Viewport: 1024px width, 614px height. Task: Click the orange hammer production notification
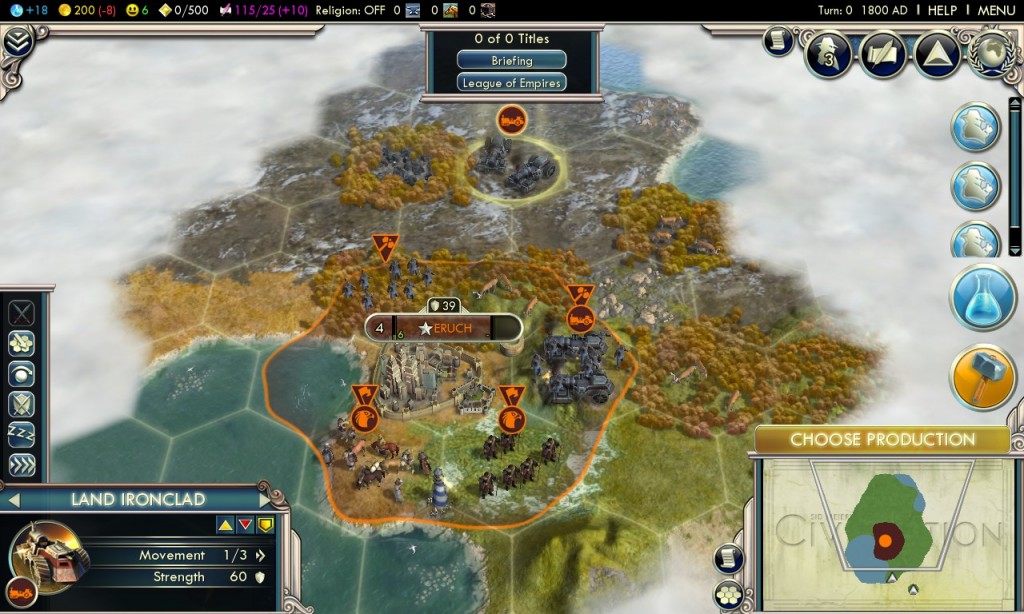coord(983,377)
